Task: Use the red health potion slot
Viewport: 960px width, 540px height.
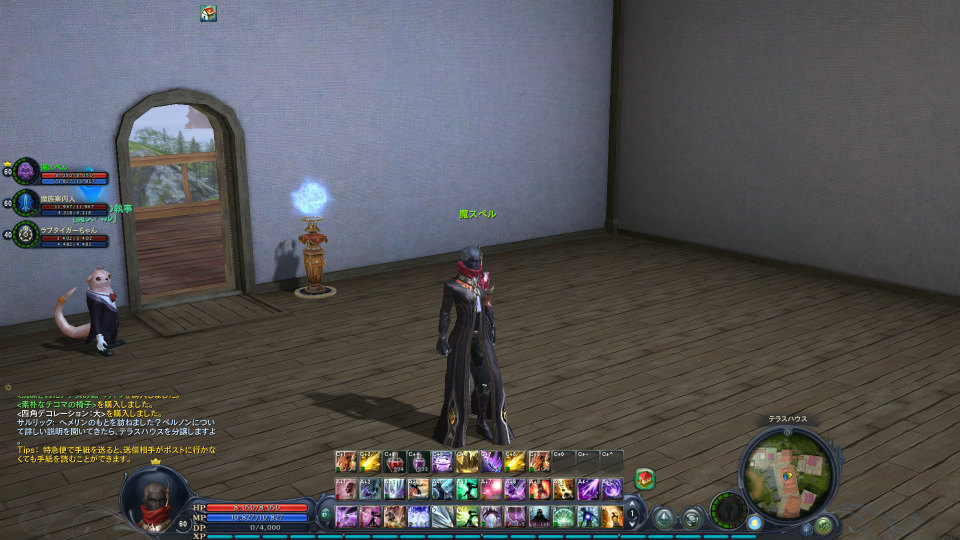Action: click(x=394, y=462)
